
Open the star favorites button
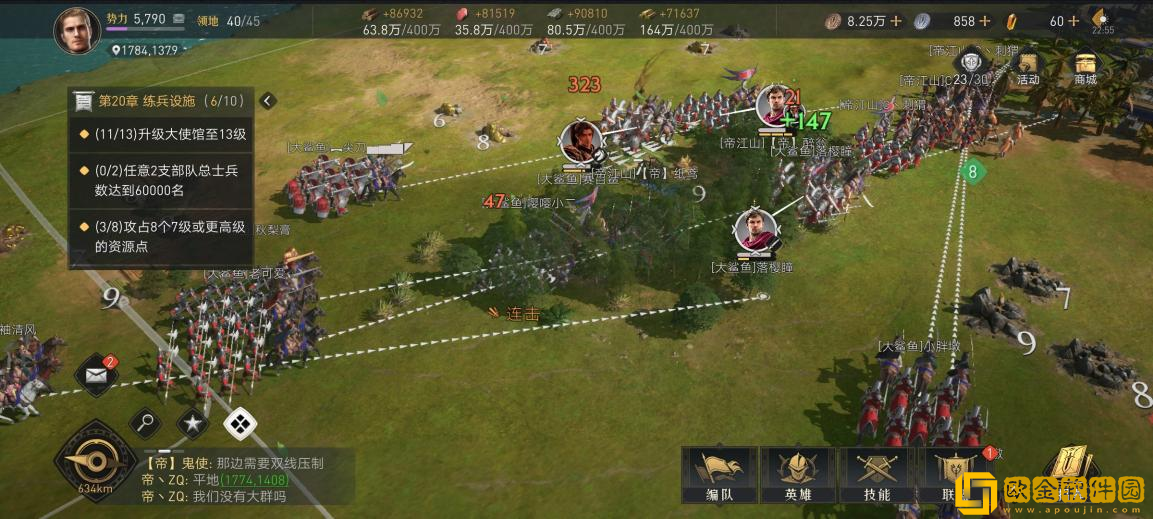(192, 423)
